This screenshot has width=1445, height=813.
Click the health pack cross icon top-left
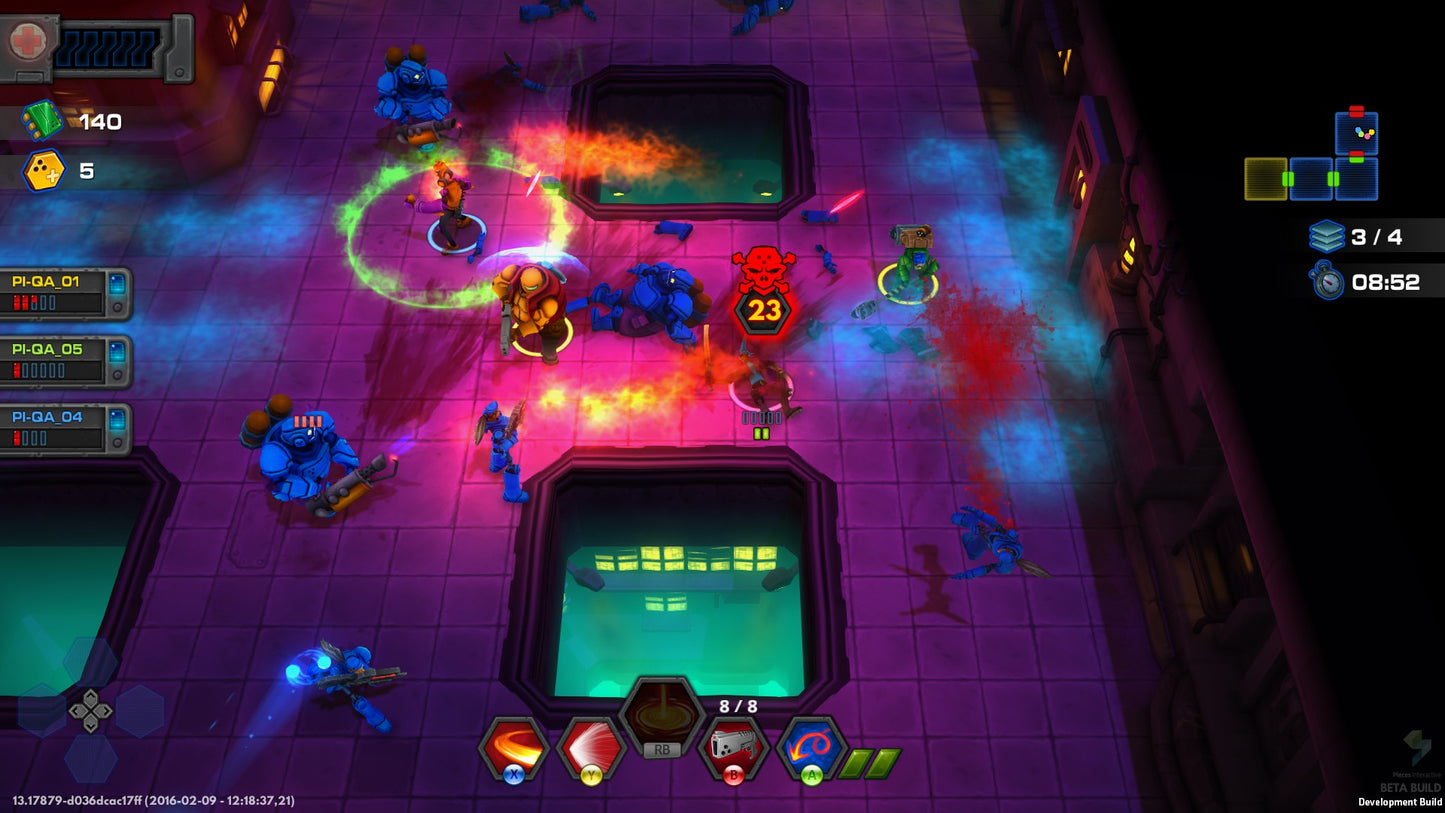coord(27,40)
